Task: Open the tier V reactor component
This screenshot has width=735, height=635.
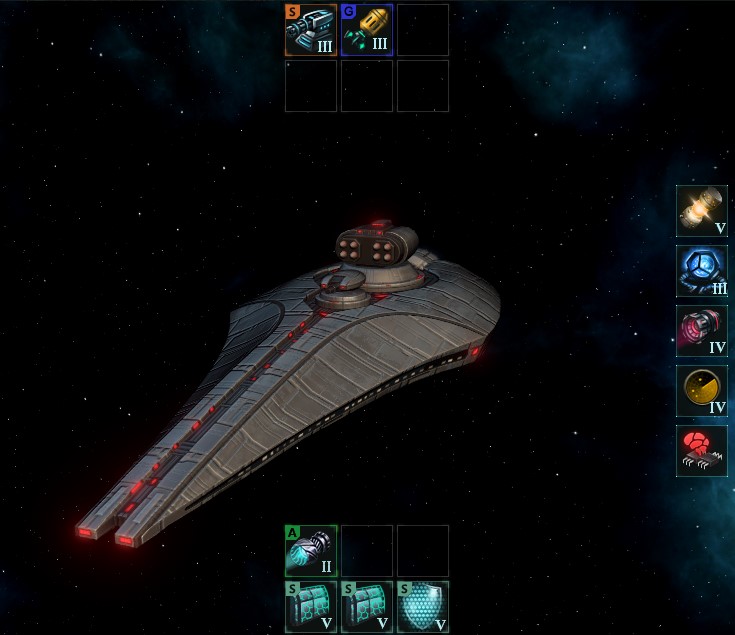Action: [702, 211]
